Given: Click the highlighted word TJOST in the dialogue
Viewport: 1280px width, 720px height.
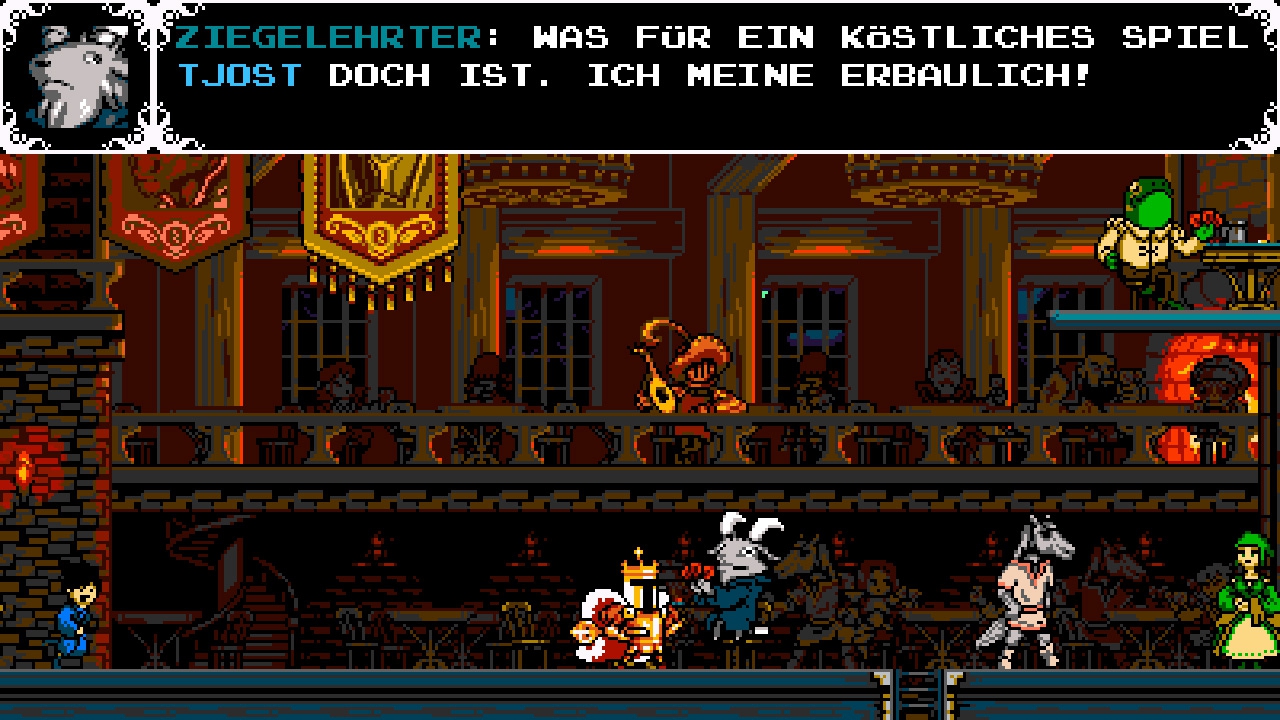Looking at the screenshot, I should click(x=238, y=75).
